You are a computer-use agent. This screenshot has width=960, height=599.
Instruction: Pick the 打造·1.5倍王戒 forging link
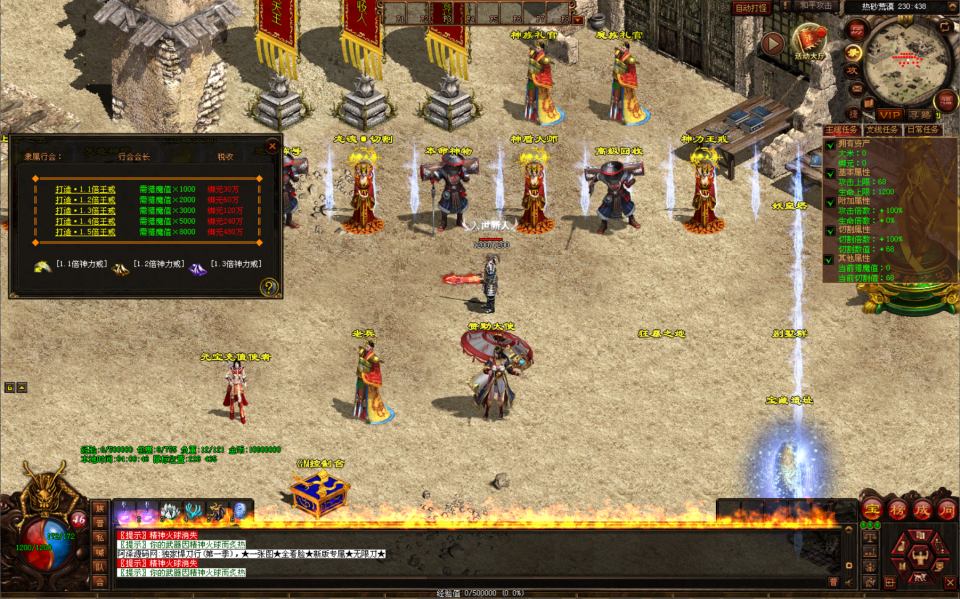tap(86, 233)
